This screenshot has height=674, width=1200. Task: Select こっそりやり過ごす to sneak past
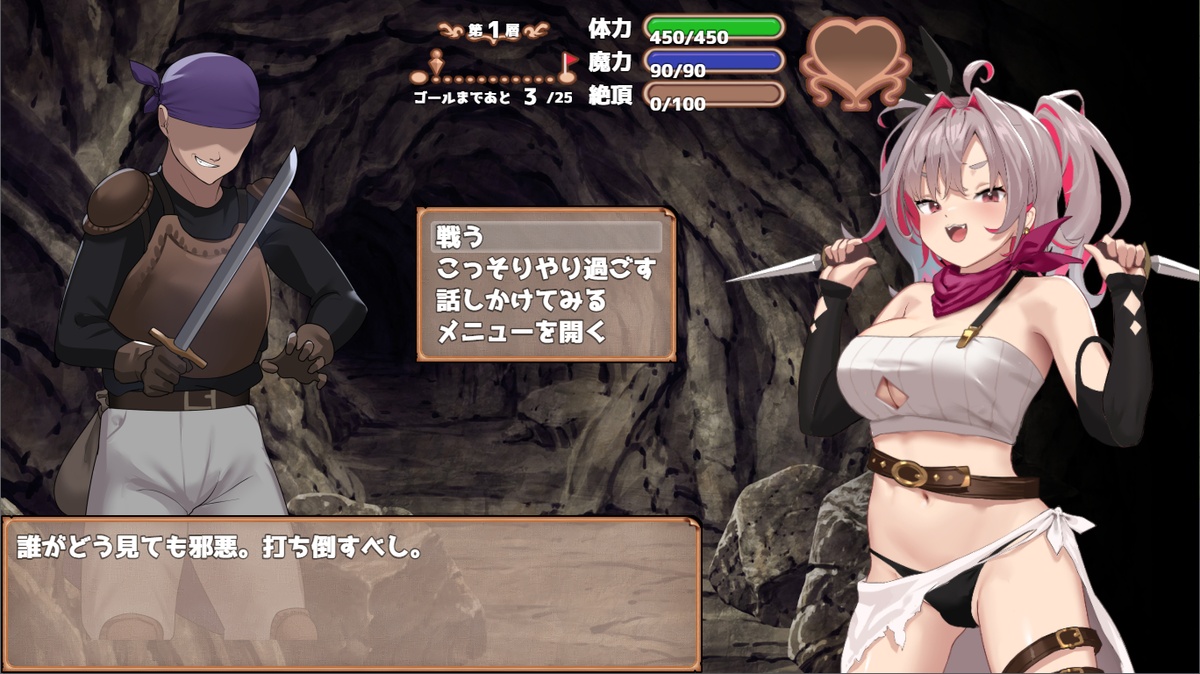coord(546,268)
